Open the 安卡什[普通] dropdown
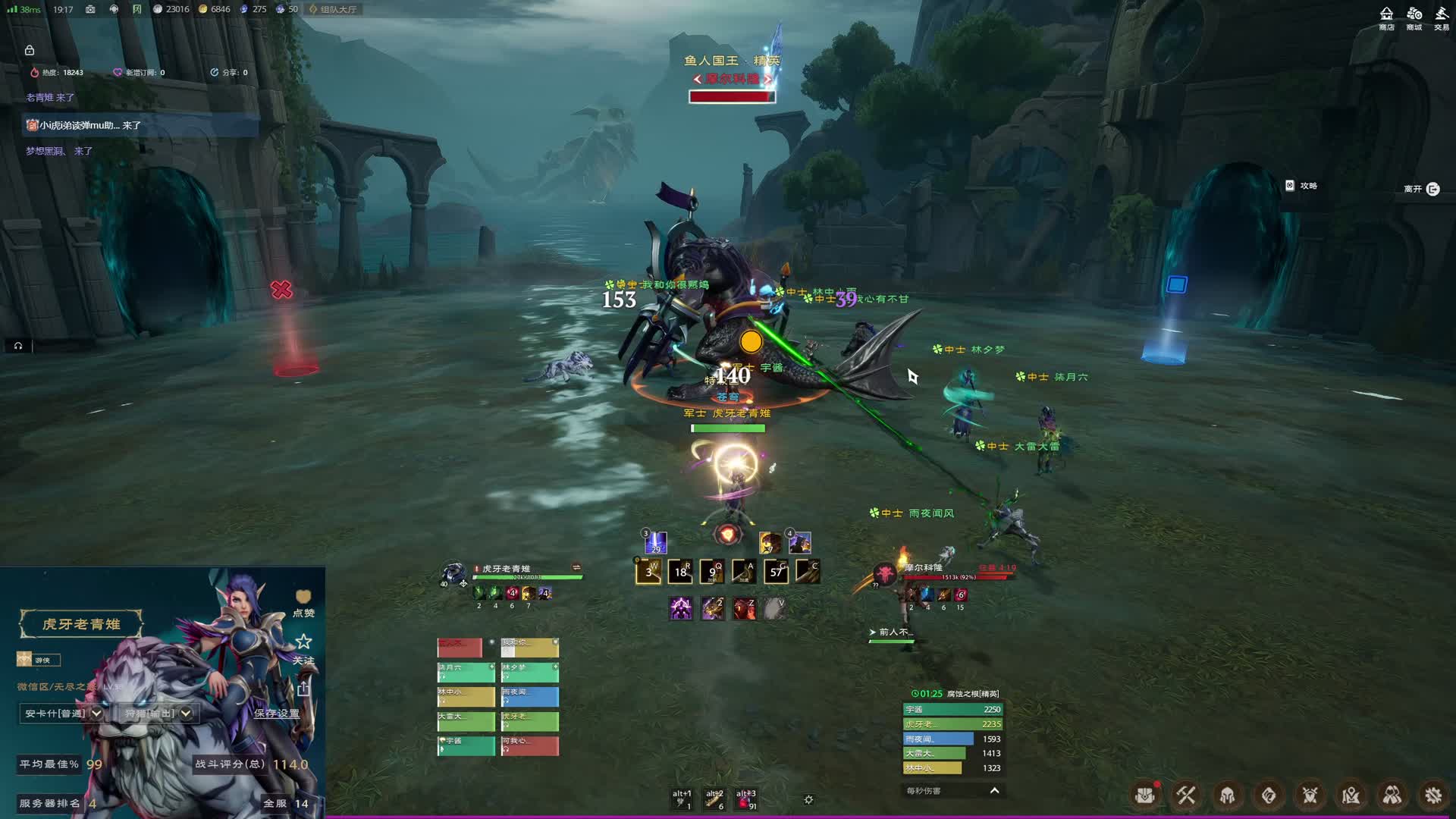This screenshot has height=819, width=1456. coord(63,714)
